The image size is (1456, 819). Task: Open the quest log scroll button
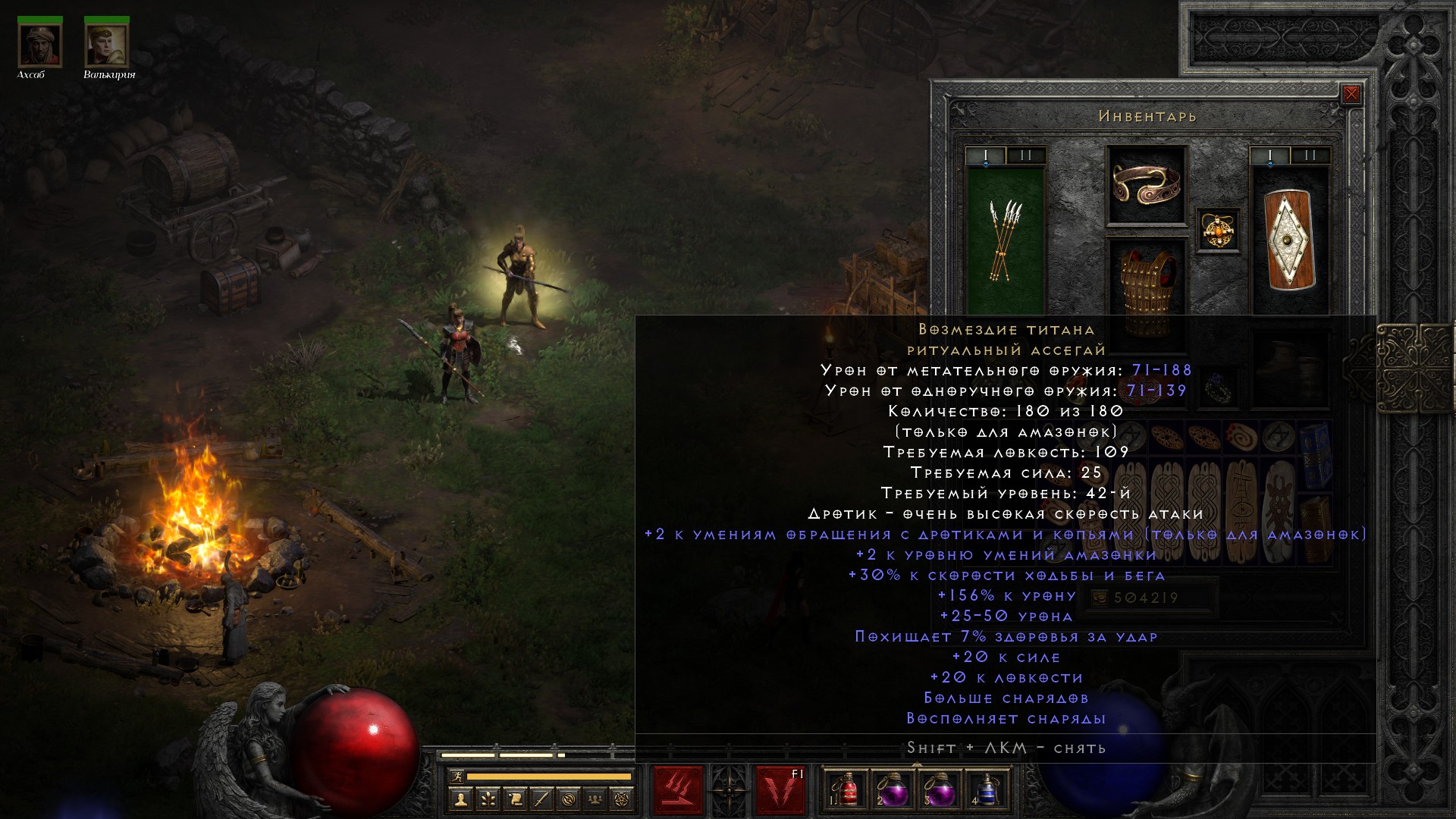514,799
